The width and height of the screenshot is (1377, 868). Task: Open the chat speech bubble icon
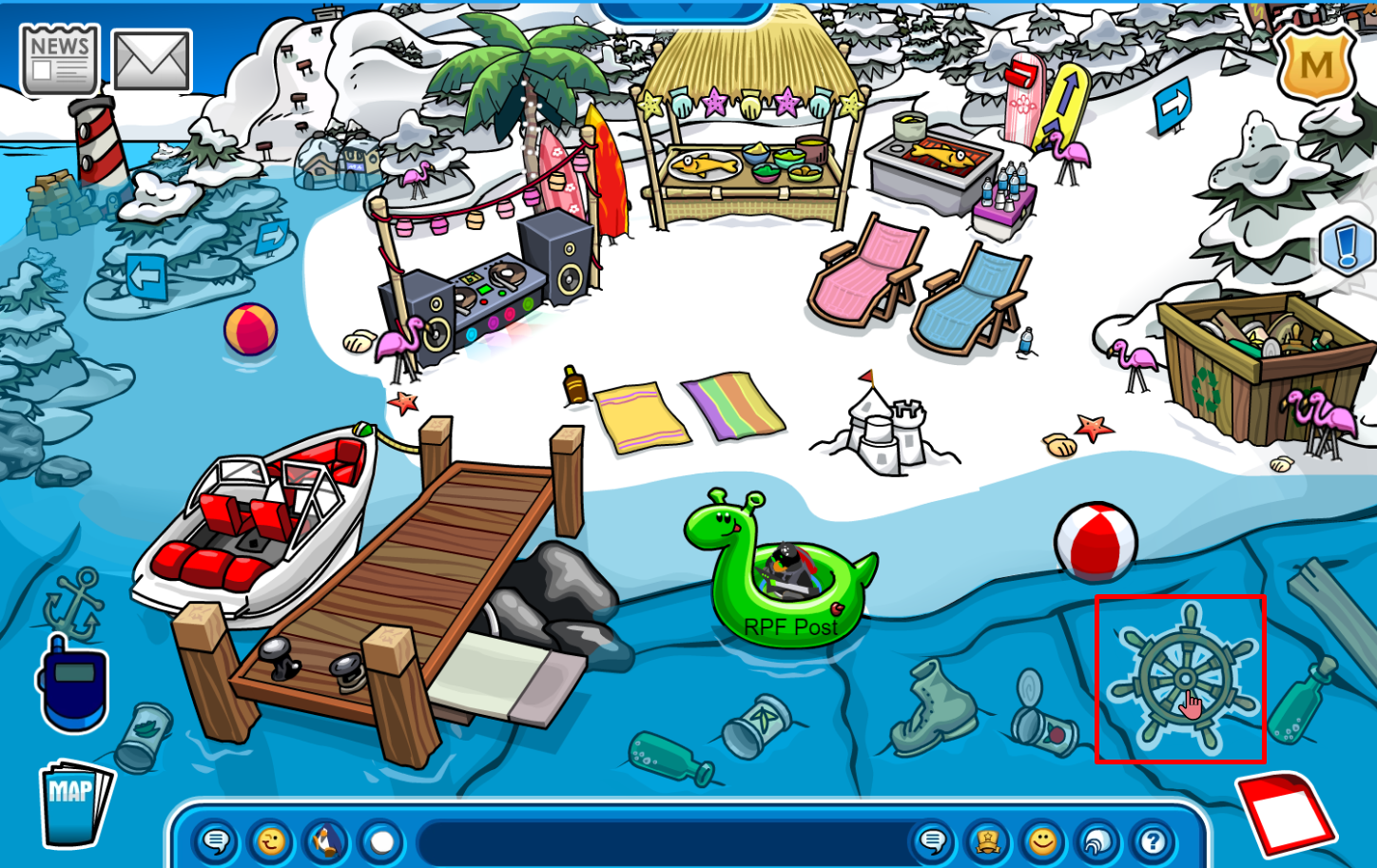218,840
